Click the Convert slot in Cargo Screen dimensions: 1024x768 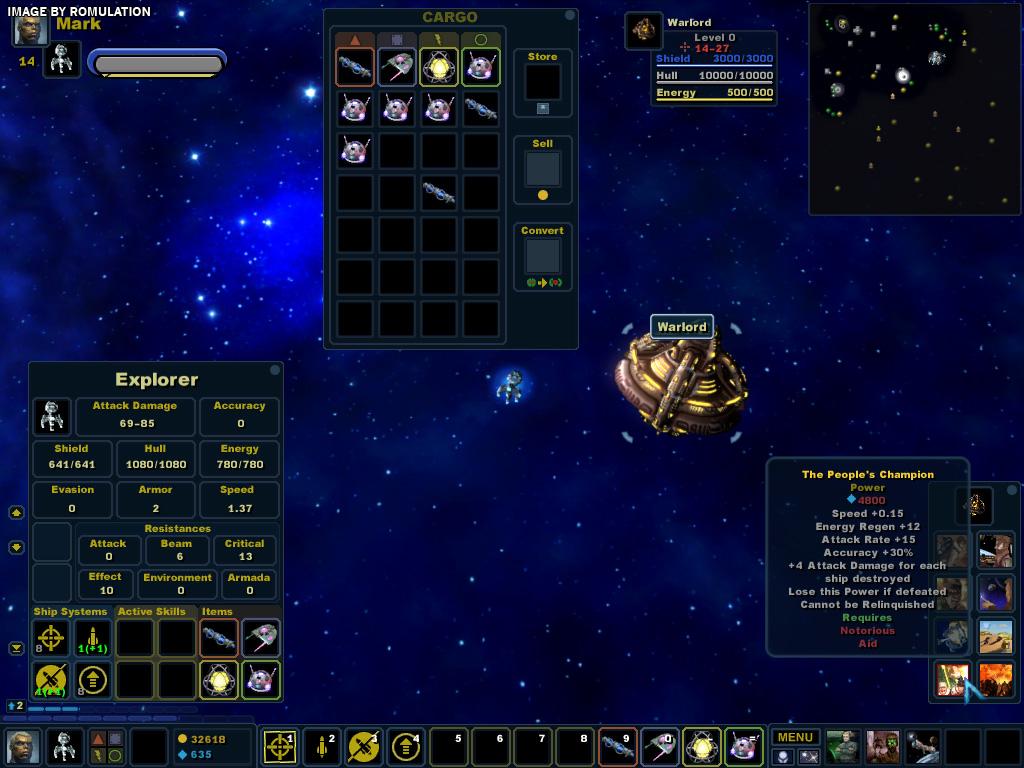point(543,256)
